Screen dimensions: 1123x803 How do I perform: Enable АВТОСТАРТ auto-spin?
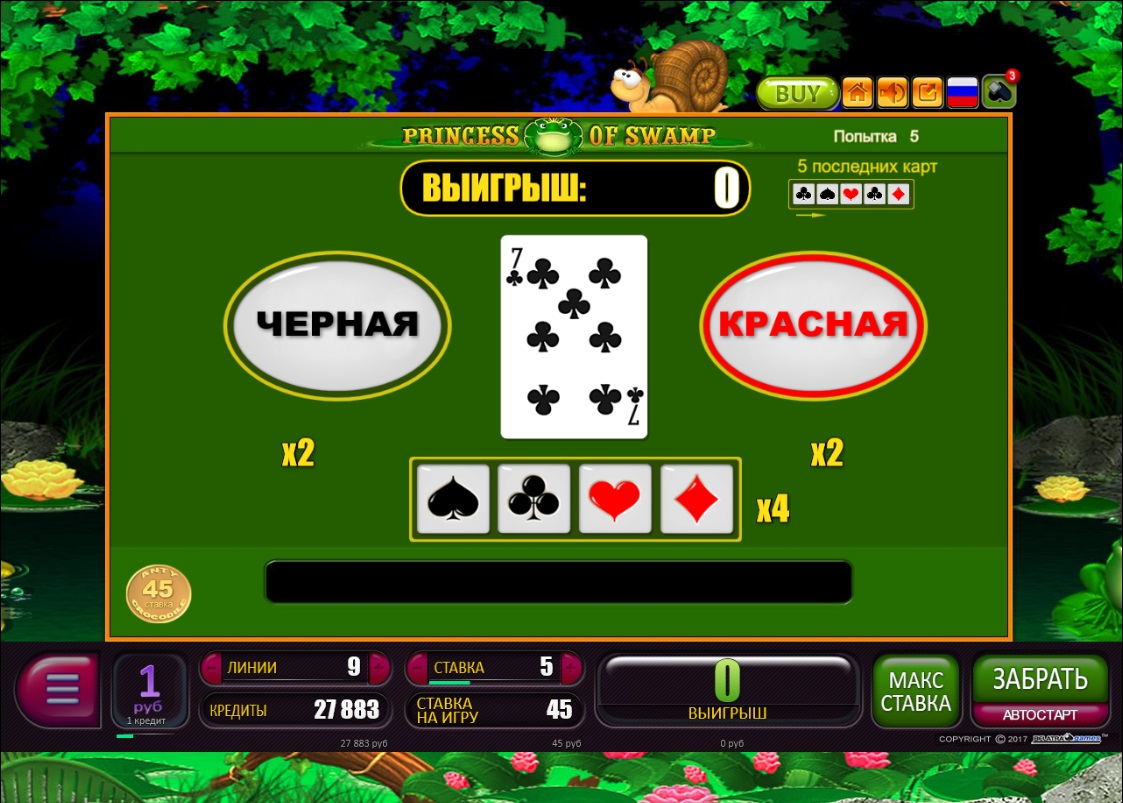[1040, 715]
